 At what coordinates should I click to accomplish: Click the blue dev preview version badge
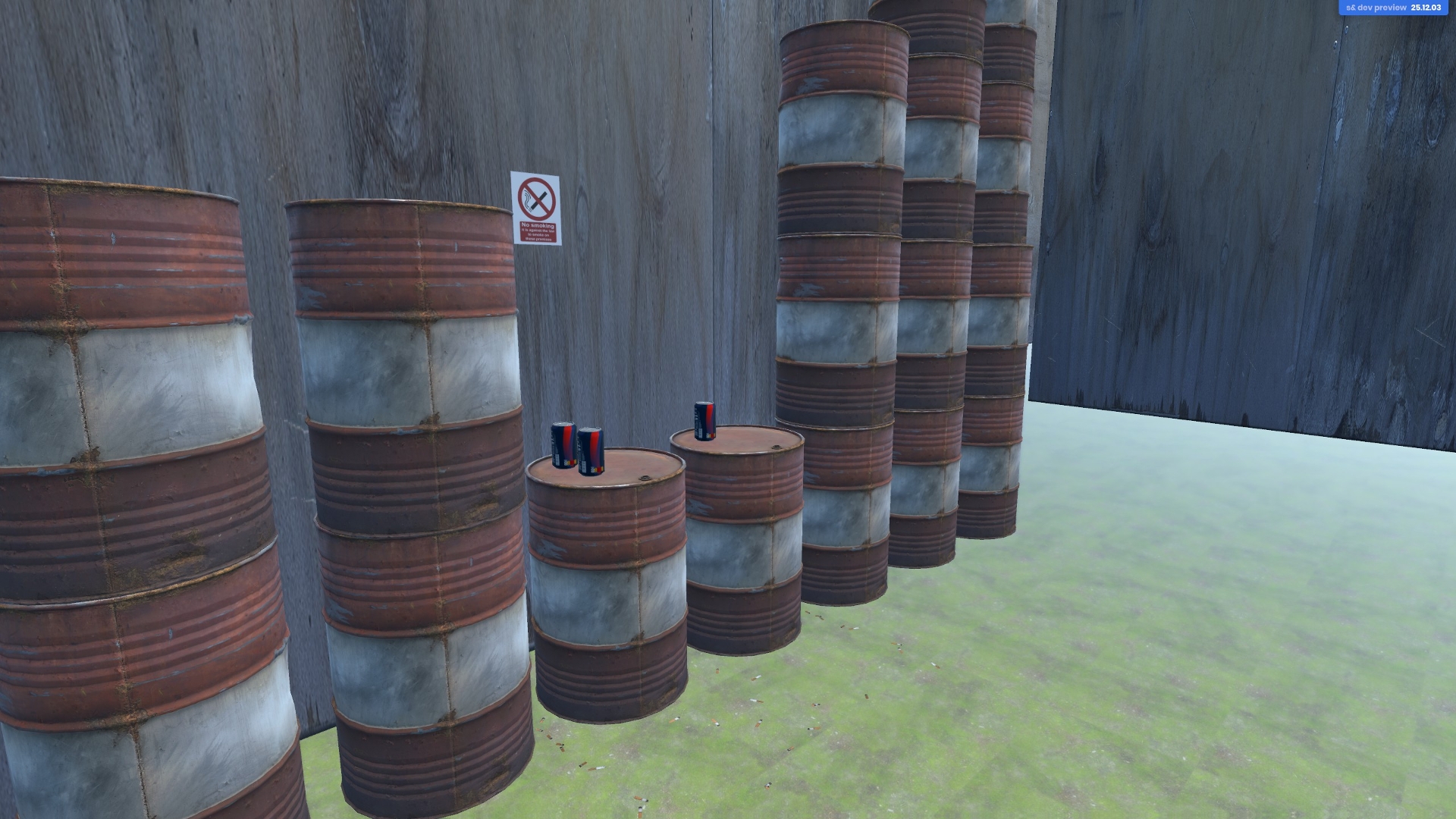(1393, 8)
